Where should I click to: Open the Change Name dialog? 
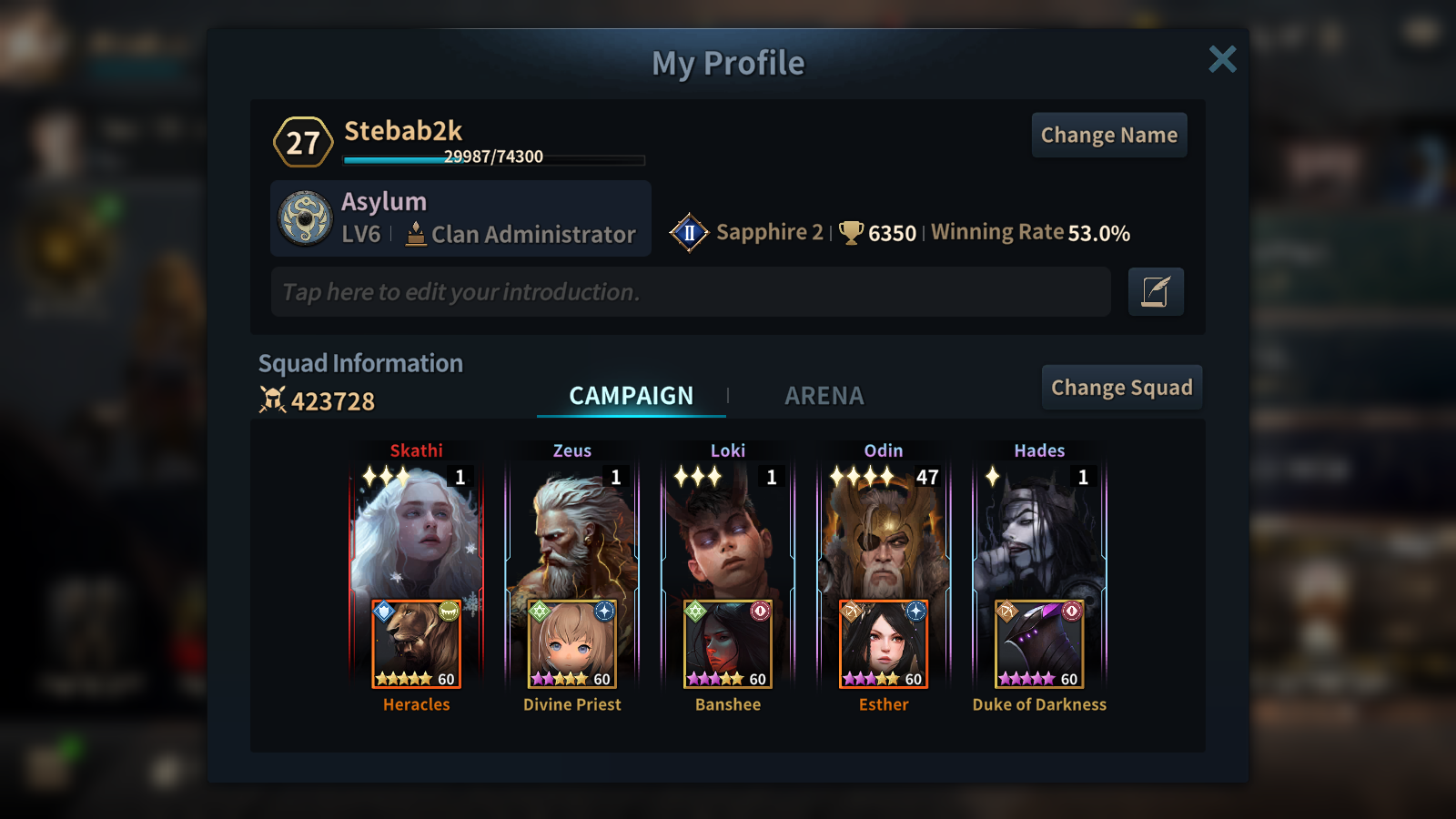click(x=1108, y=136)
